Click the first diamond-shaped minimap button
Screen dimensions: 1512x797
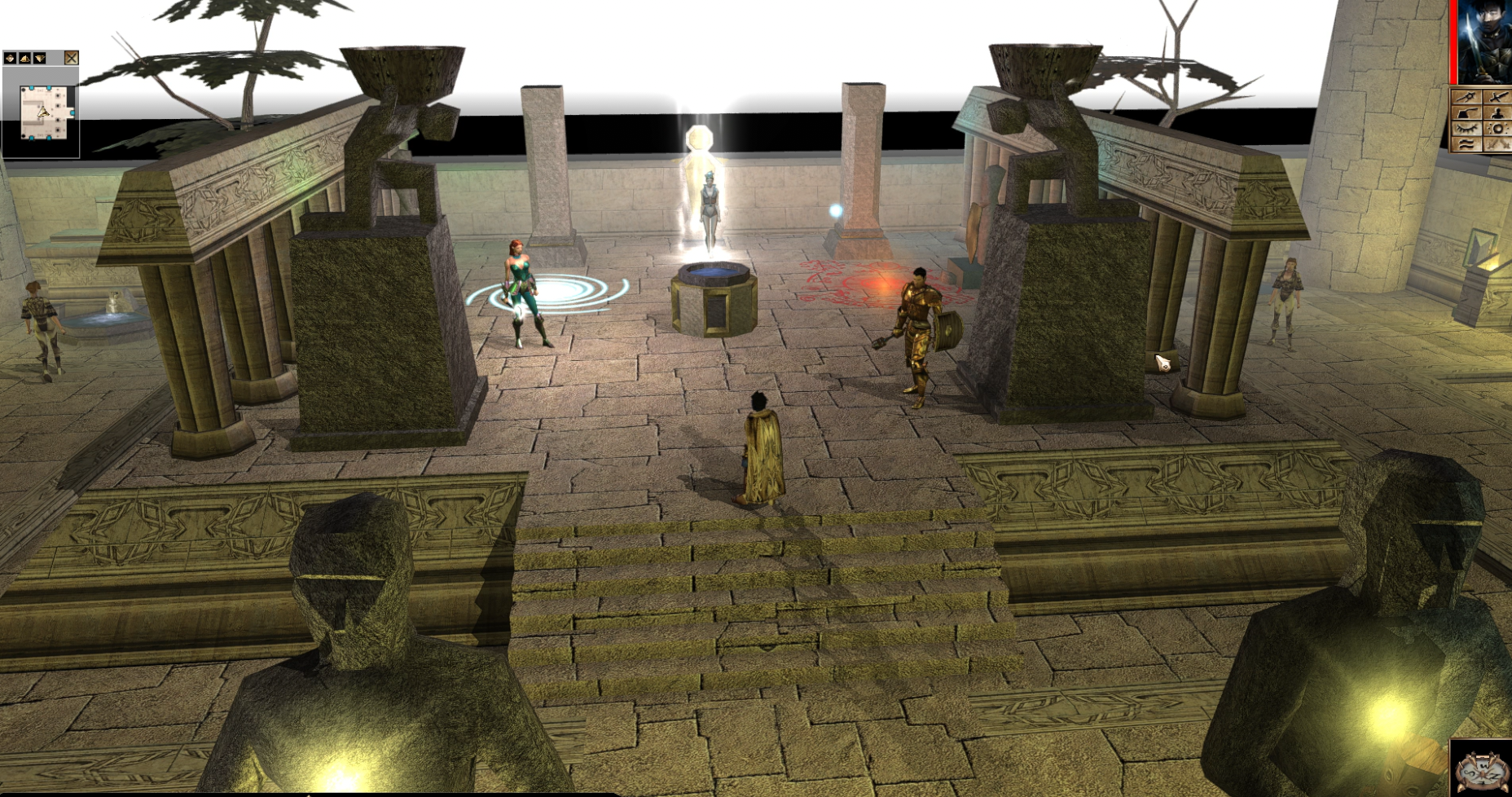pos(10,58)
